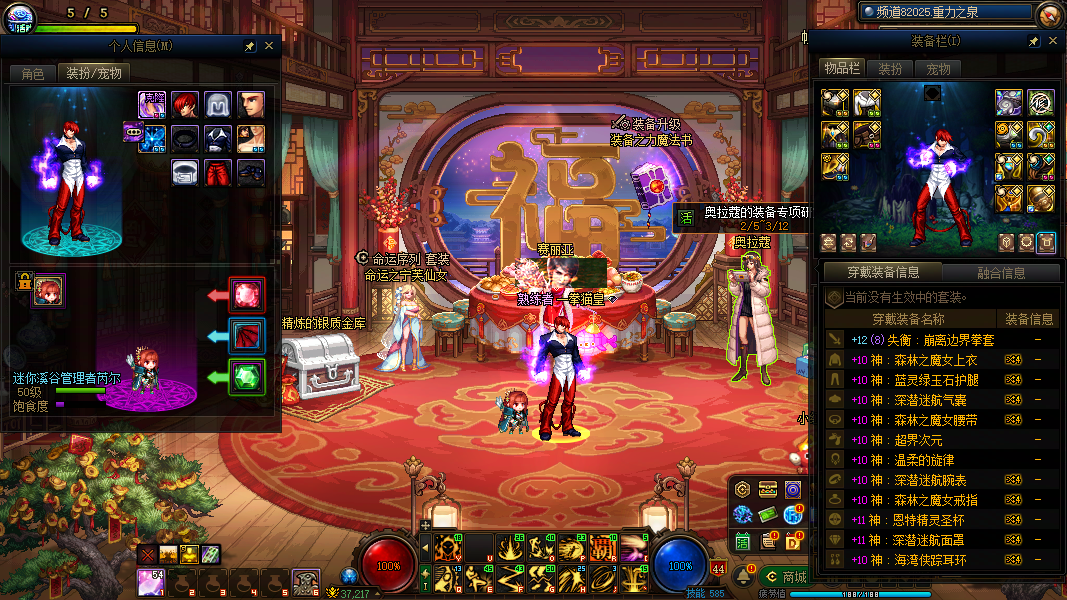This screenshot has width=1067, height=600.
Task: Select the red ruby pet equipment slot
Action: click(x=247, y=295)
